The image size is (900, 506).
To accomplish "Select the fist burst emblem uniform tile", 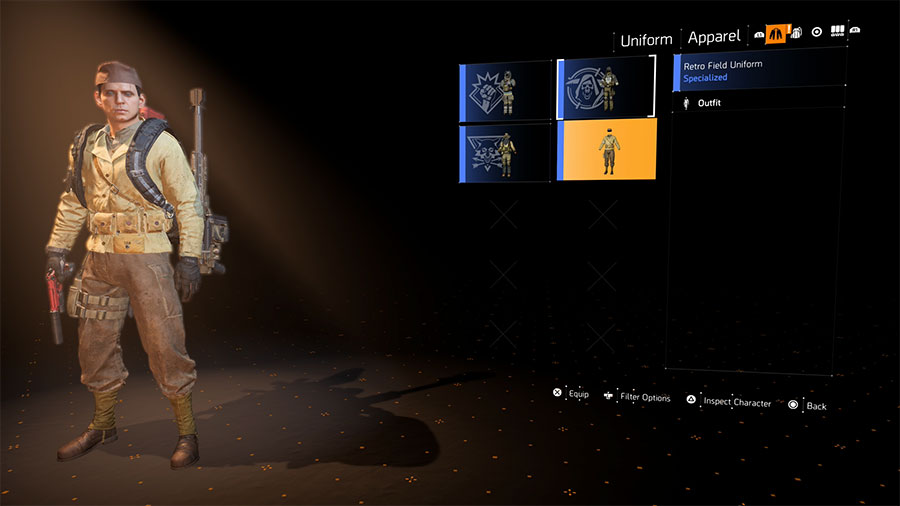I will pos(506,90).
